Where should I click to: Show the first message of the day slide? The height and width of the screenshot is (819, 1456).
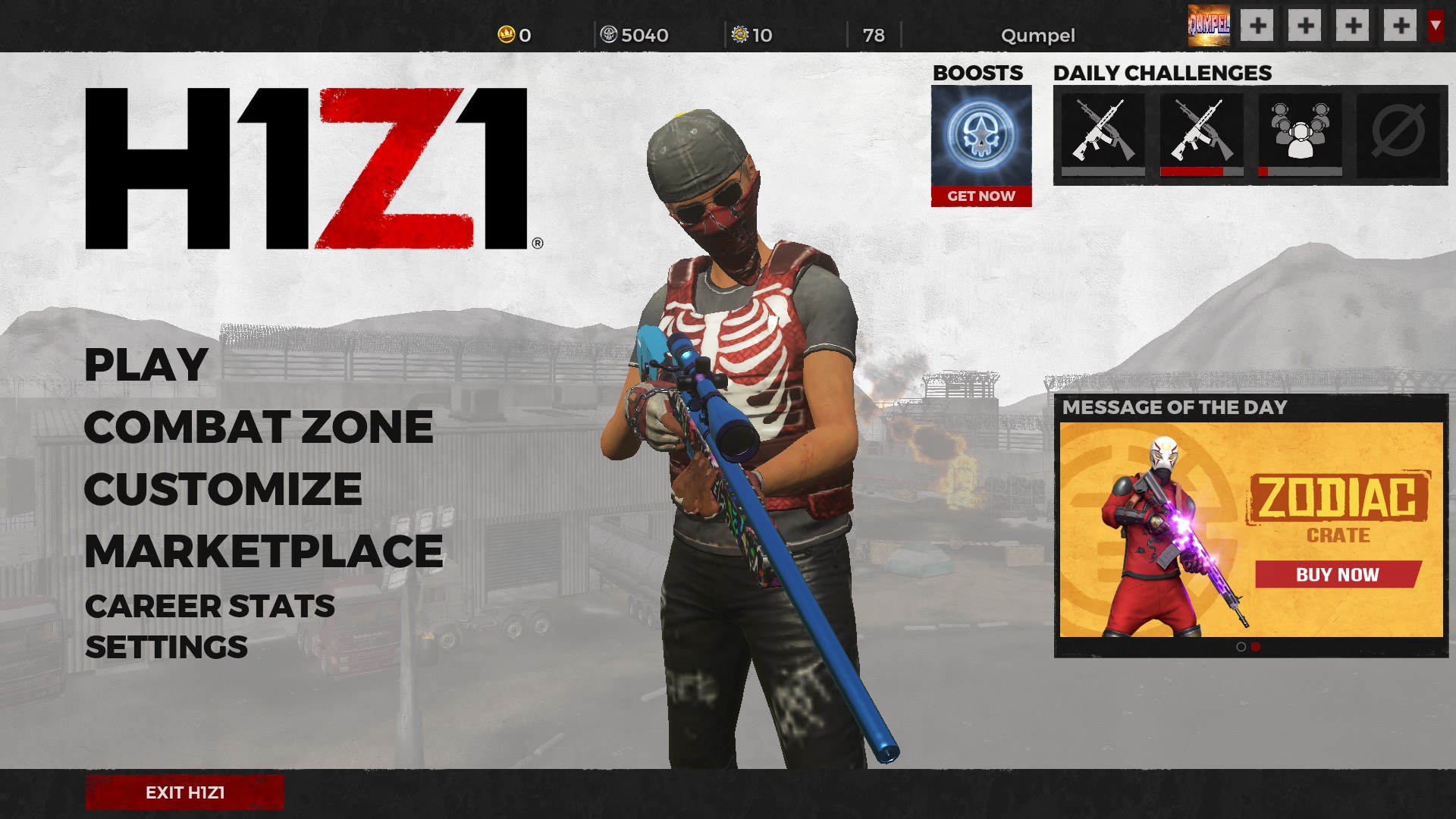[x=1241, y=647]
